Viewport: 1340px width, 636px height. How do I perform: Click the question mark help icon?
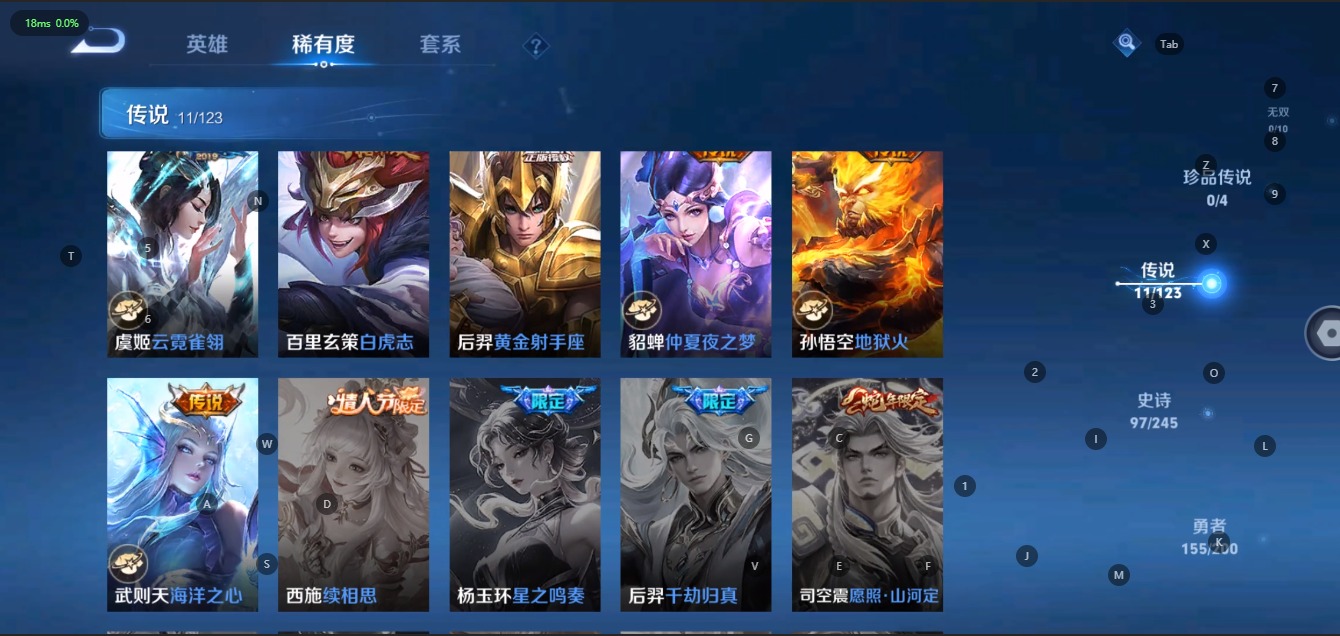pos(536,45)
